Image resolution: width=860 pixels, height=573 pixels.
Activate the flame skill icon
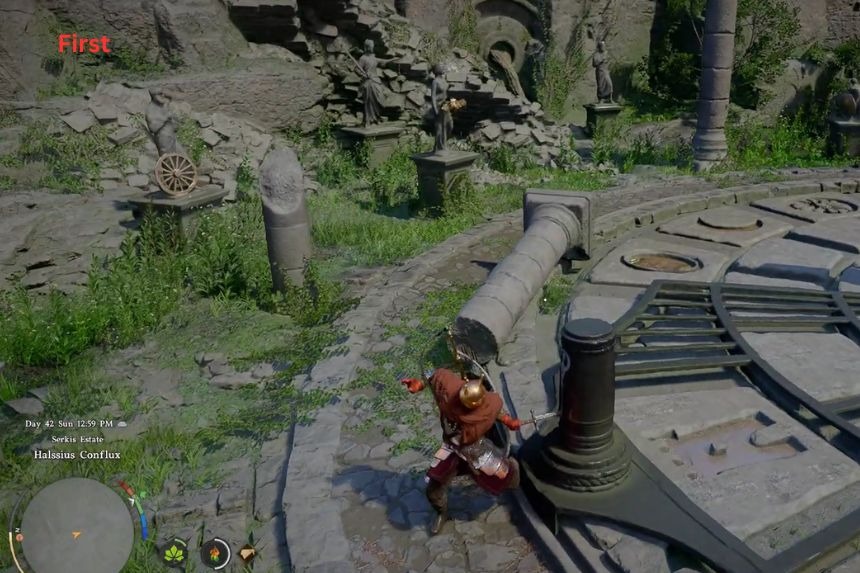tap(214, 552)
